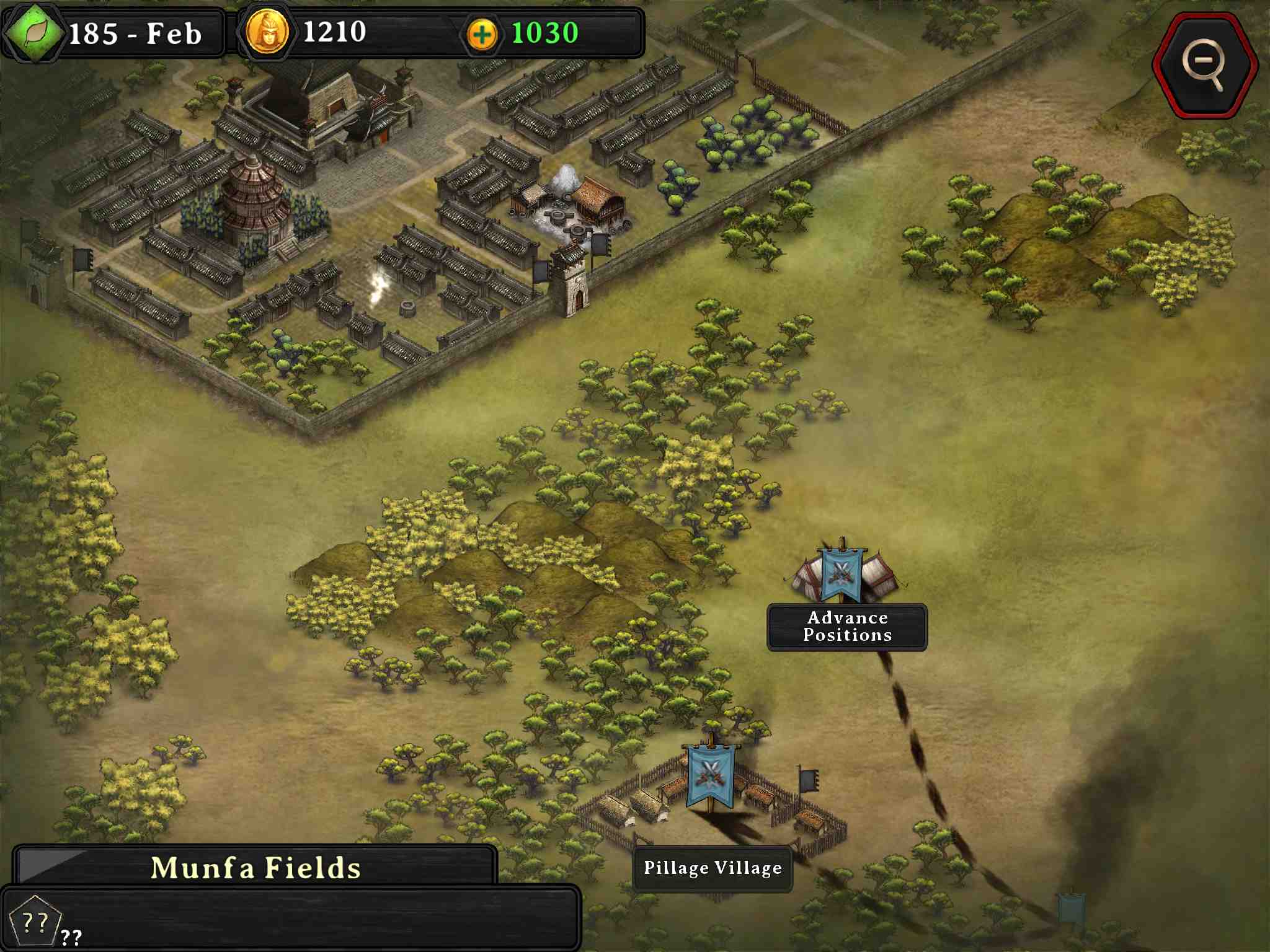Select the Advance Positions mission
Image resolution: width=1270 pixels, height=952 pixels.
(847, 627)
